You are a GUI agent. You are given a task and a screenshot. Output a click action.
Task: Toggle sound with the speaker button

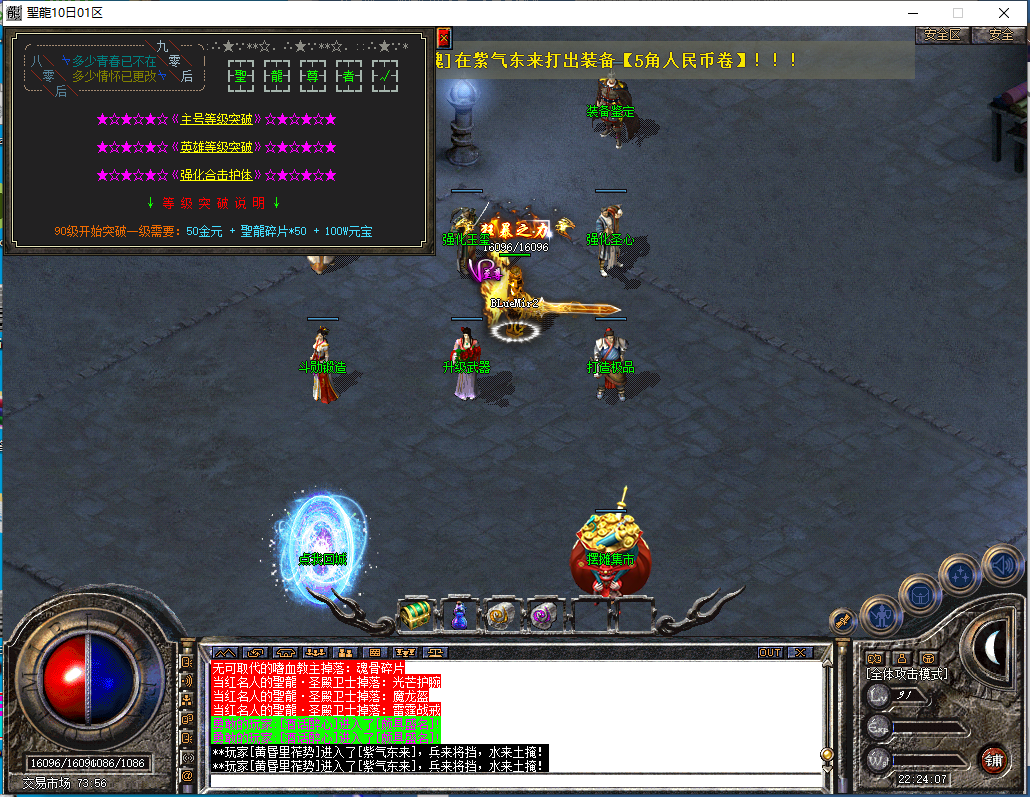point(1000,565)
